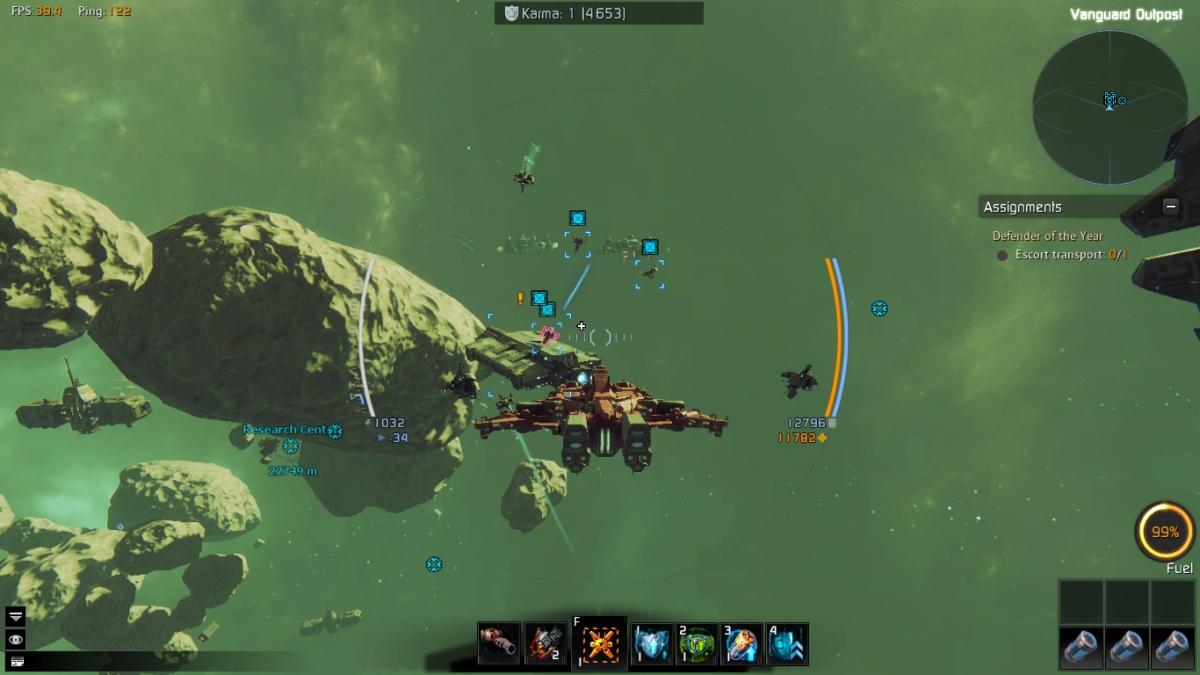Activate the blue chevron module in slot 4
1200x675 pixels.
[x=787, y=643]
